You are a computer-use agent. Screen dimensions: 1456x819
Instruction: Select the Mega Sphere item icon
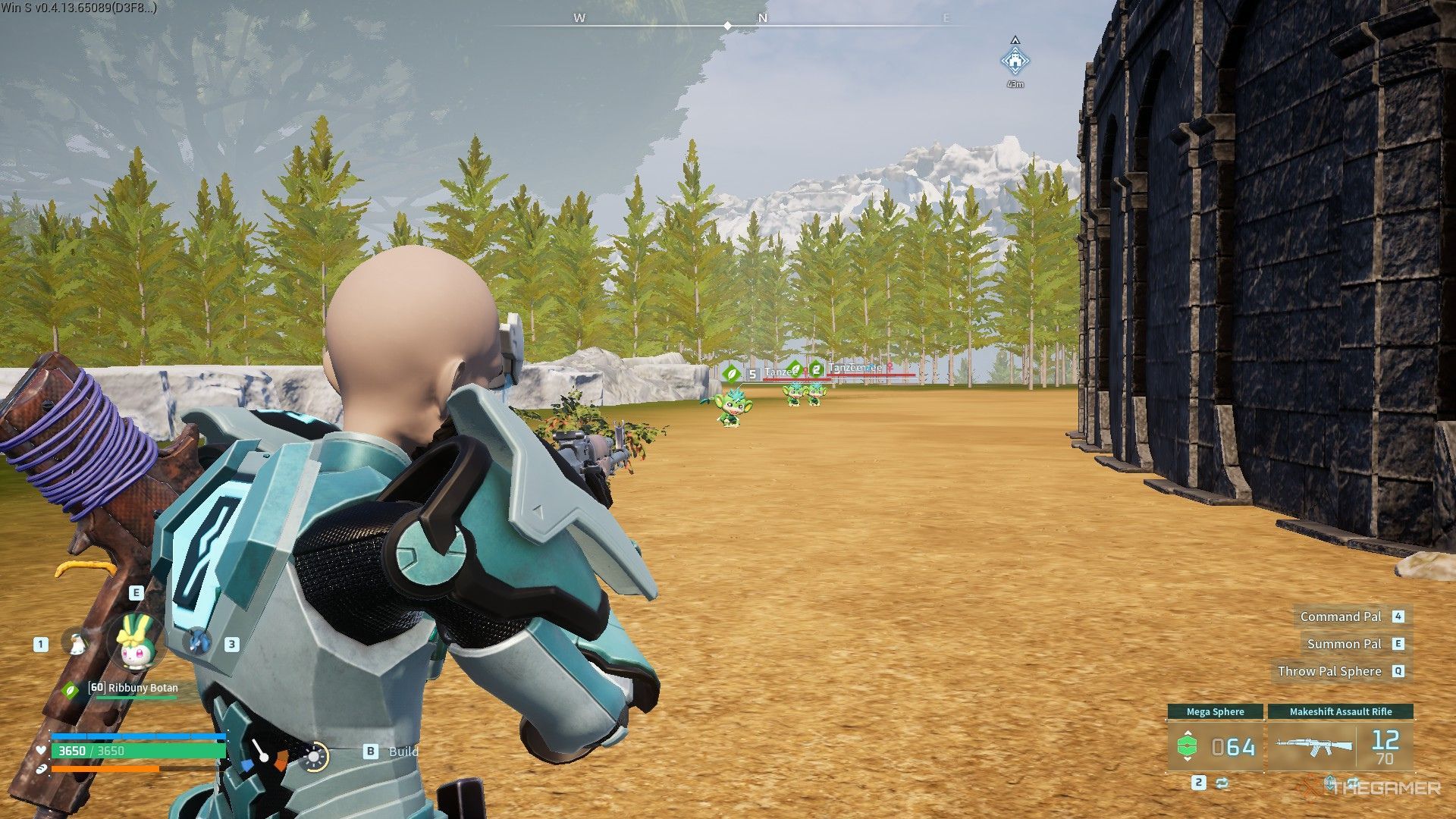pos(1187,745)
